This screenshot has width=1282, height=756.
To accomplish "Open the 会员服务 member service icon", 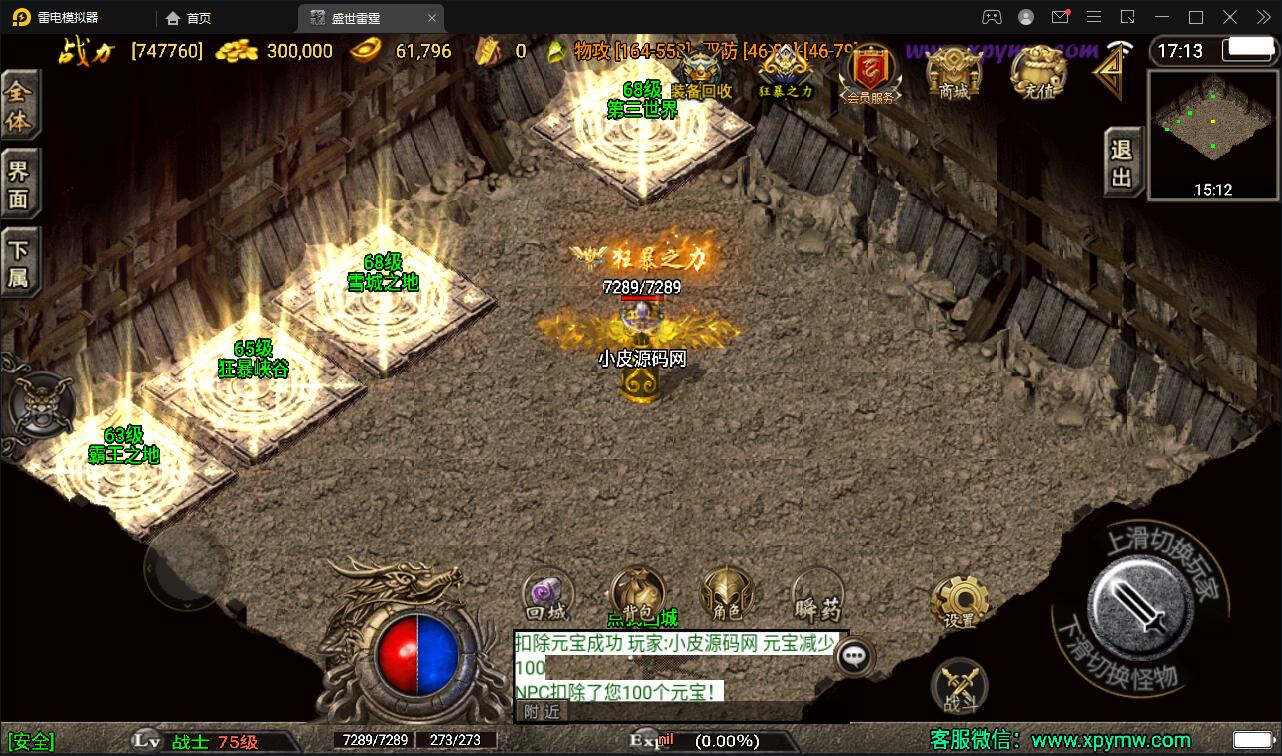I will point(869,74).
